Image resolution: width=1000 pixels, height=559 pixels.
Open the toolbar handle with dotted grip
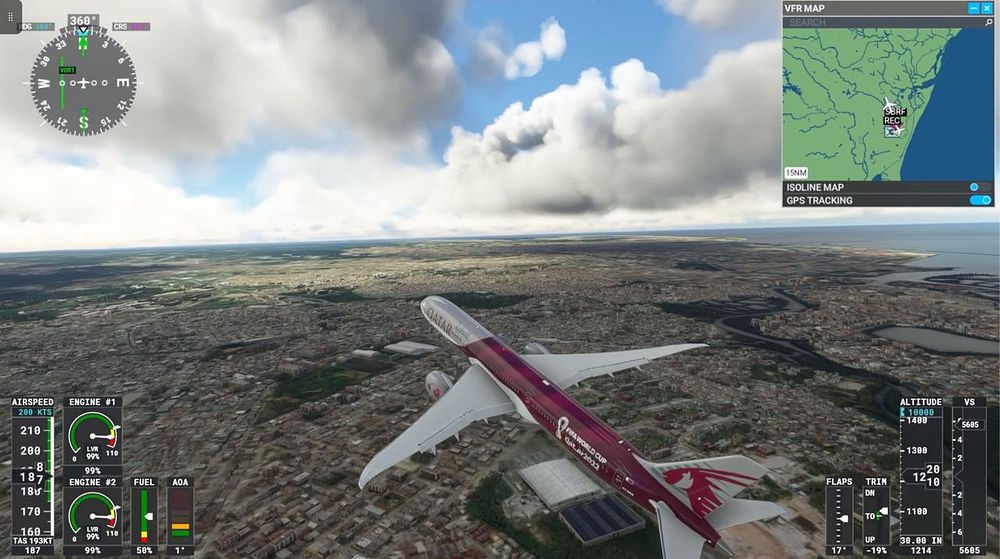click(11, 17)
